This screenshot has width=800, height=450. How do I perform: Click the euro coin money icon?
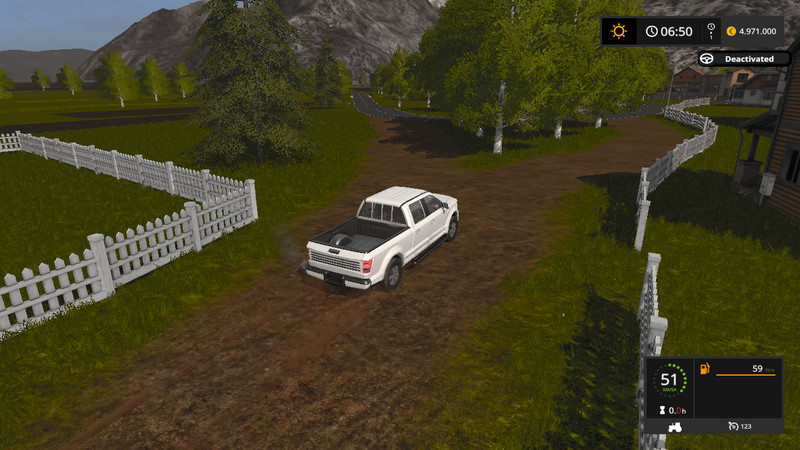click(x=731, y=31)
